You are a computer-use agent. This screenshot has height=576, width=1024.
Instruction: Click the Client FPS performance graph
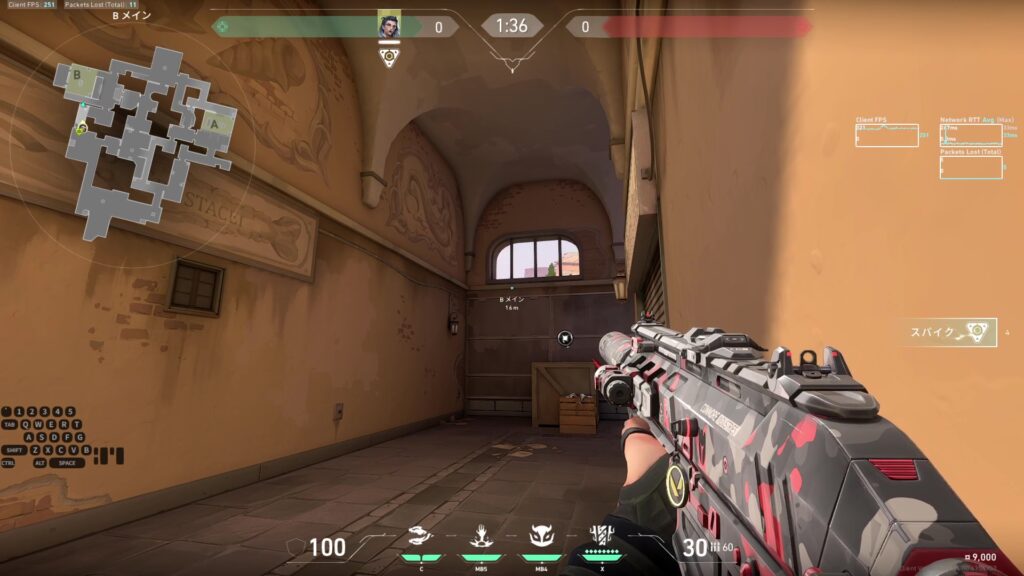coord(886,135)
